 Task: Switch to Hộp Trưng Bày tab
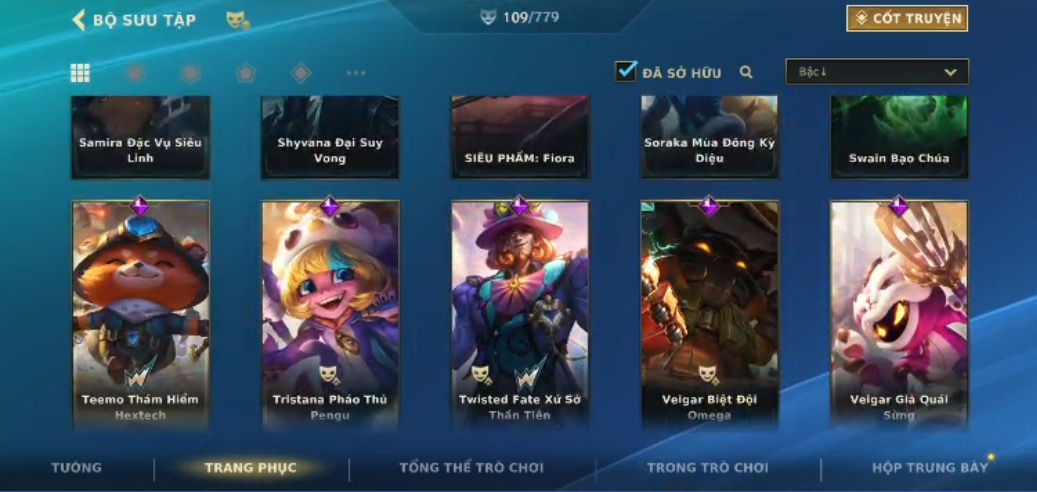929,468
